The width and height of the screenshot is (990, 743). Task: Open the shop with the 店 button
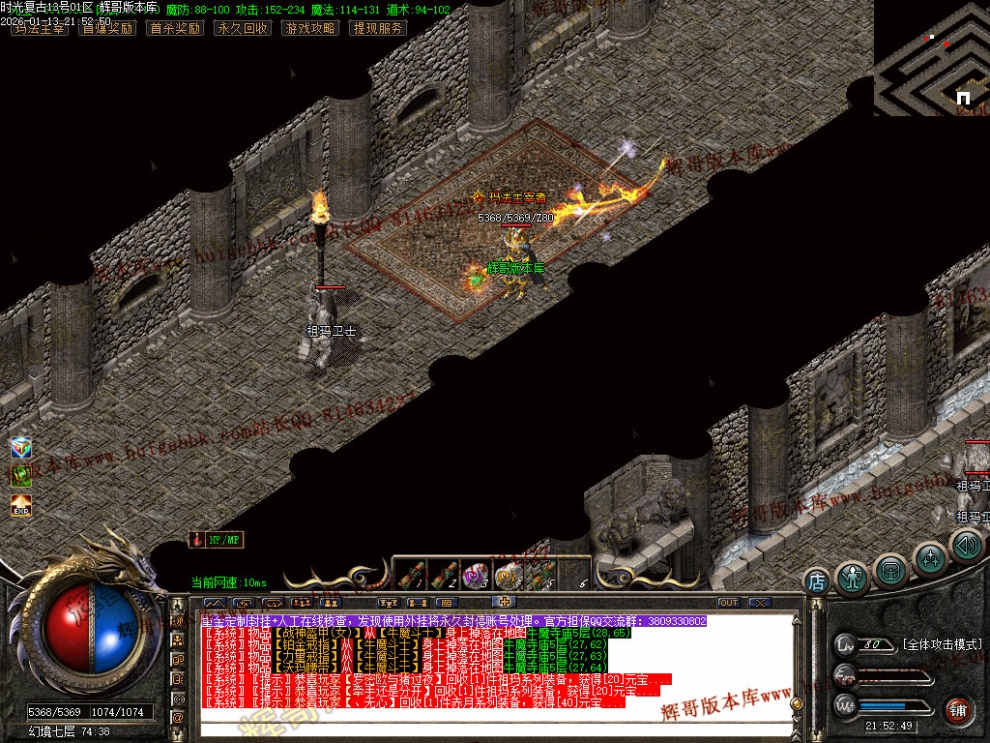817,581
